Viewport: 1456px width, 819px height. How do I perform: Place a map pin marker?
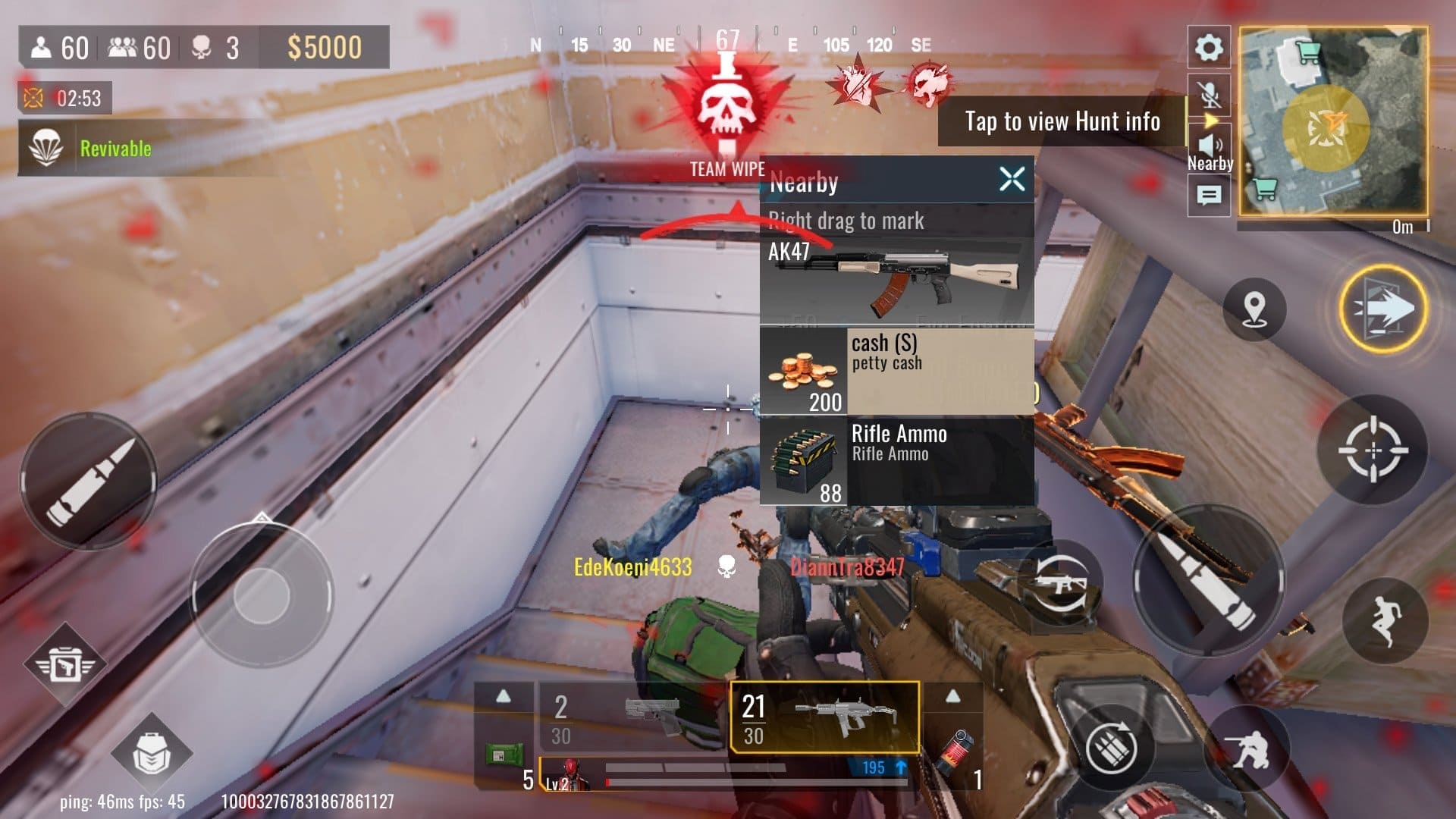[1254, 309]
